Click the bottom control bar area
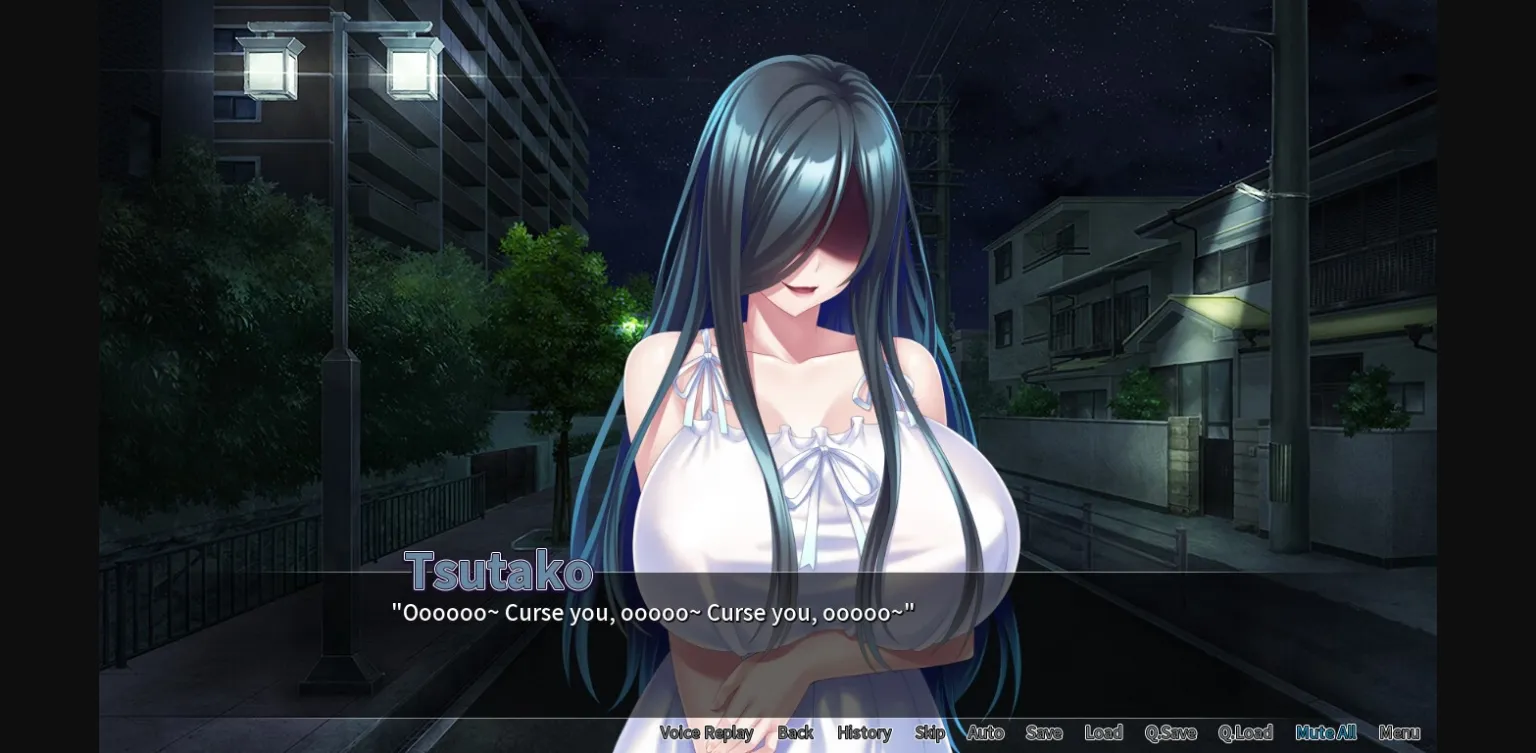 click(1050, 733)
